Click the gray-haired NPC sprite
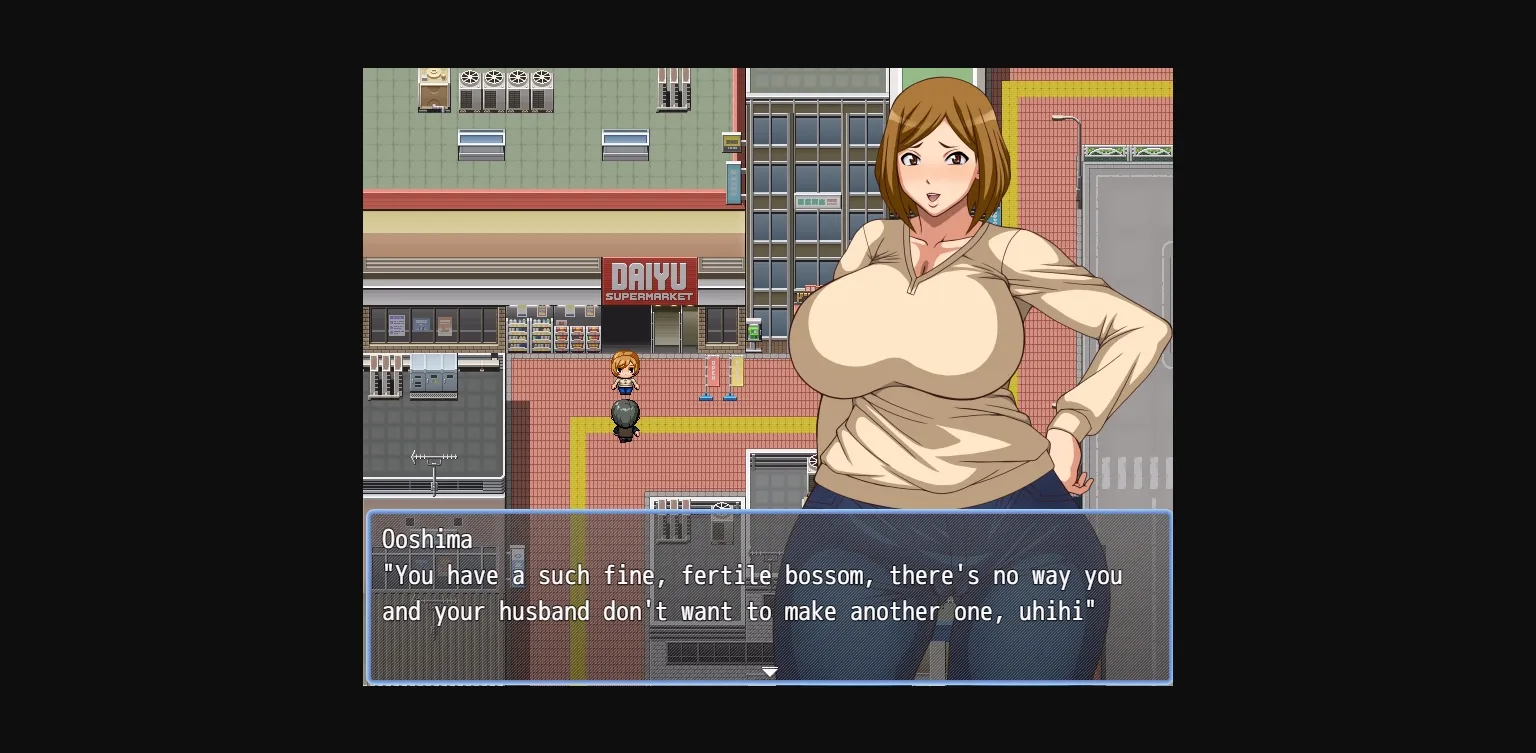This screenshot has width=1536, height=753. (625, 416)
